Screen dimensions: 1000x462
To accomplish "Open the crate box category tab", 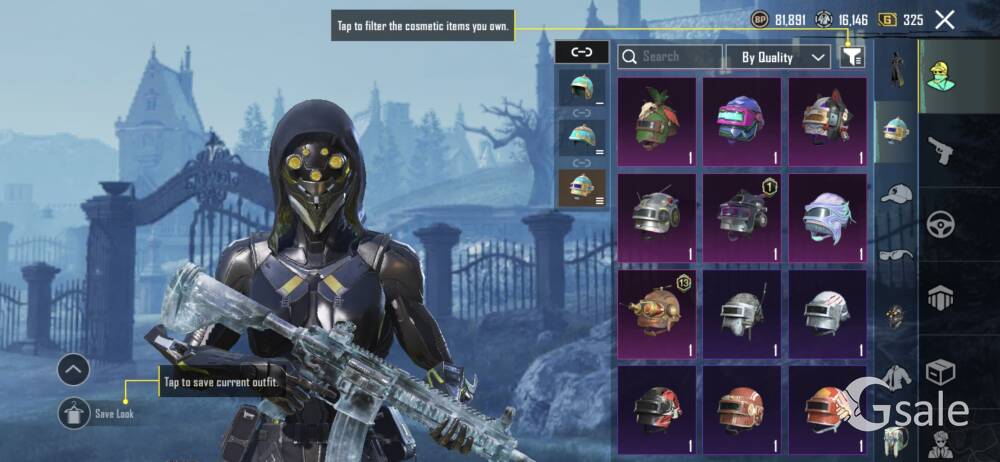I will (x=941, y=372).
